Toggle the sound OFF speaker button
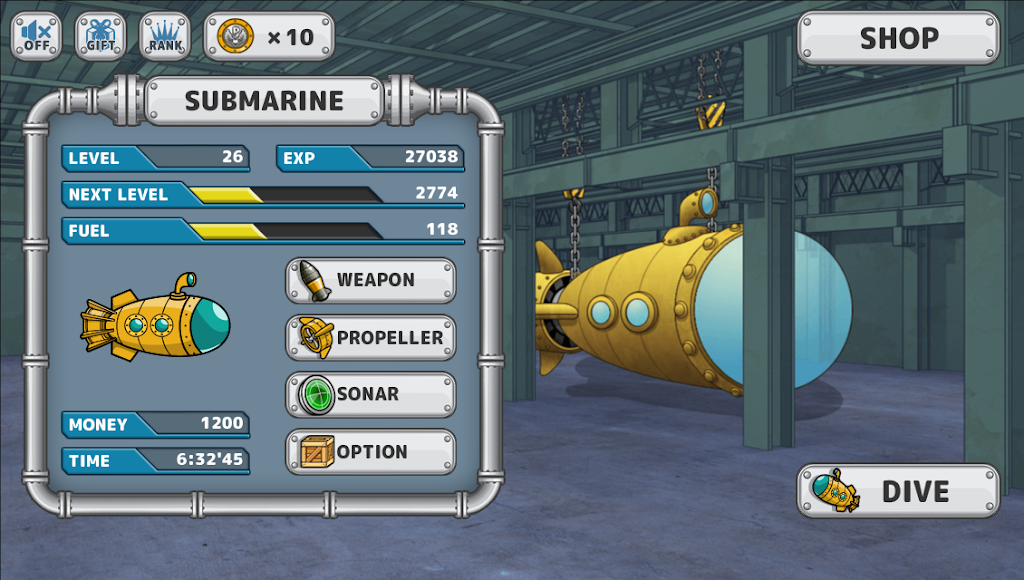 [37, 37]
